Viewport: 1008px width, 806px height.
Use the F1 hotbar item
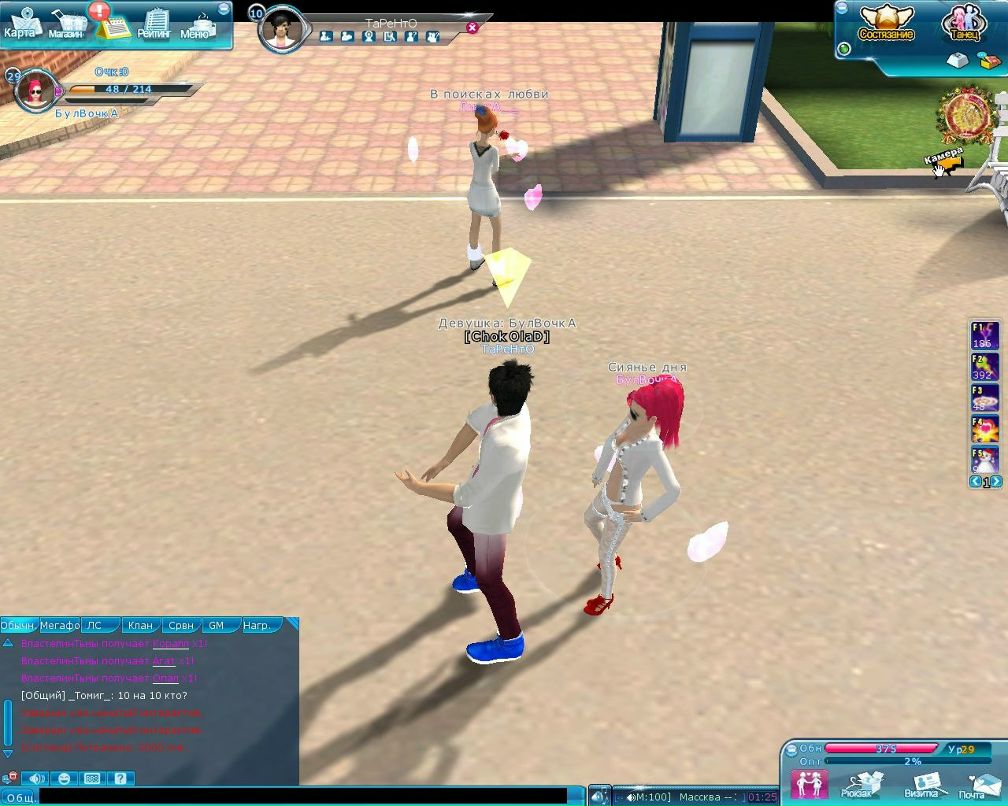pyautogui.click(x=985, y=336)
